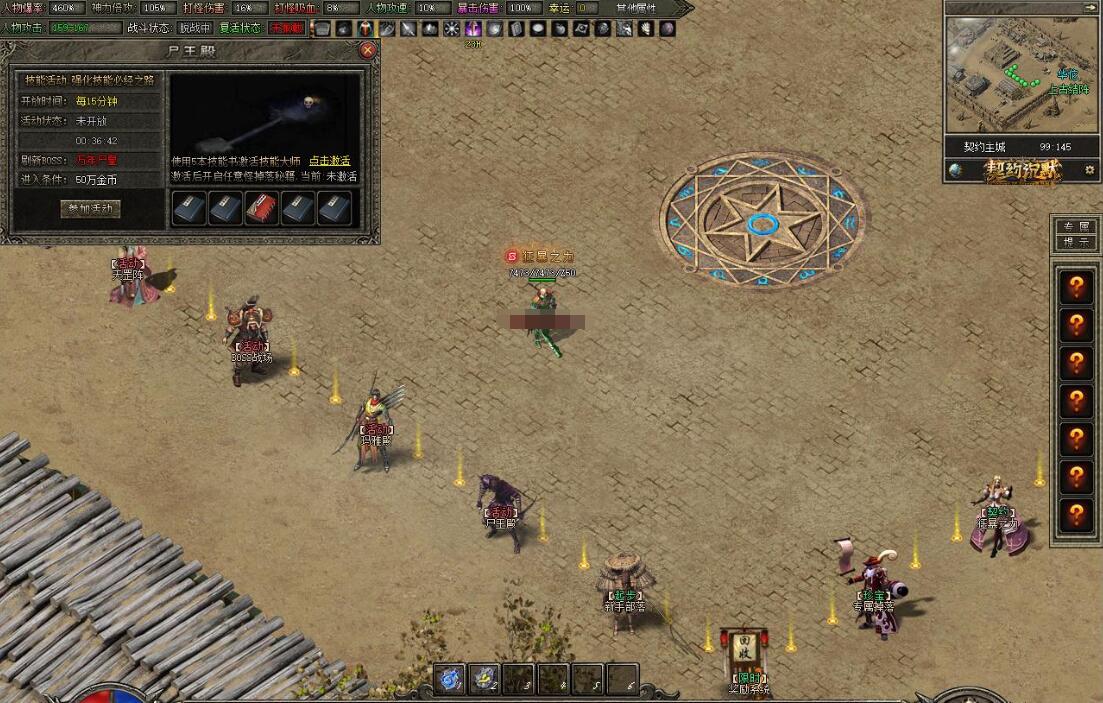Click the purple glowing buff icon
This screenshot has width=1103, height=703.
tap(474, 28)
